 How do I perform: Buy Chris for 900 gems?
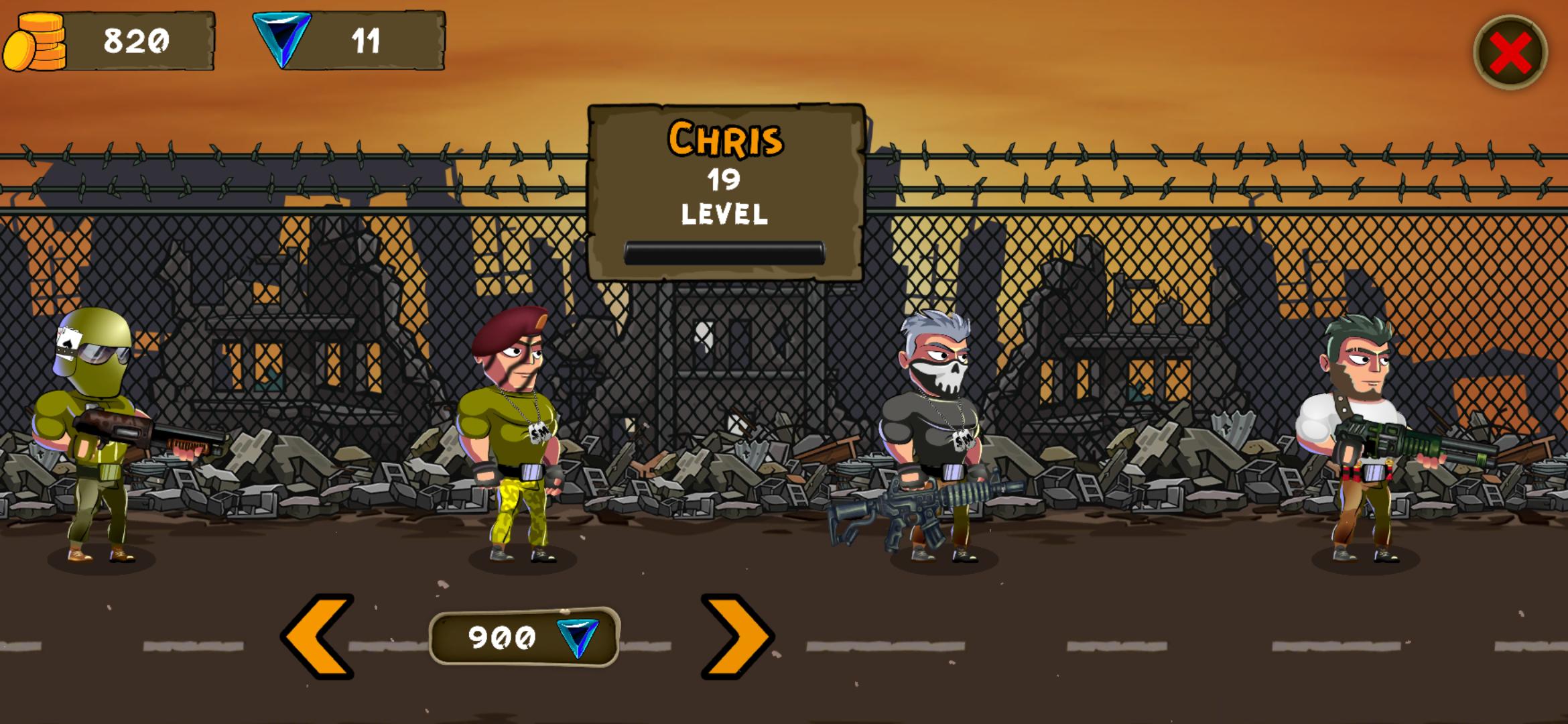[524, 637]
